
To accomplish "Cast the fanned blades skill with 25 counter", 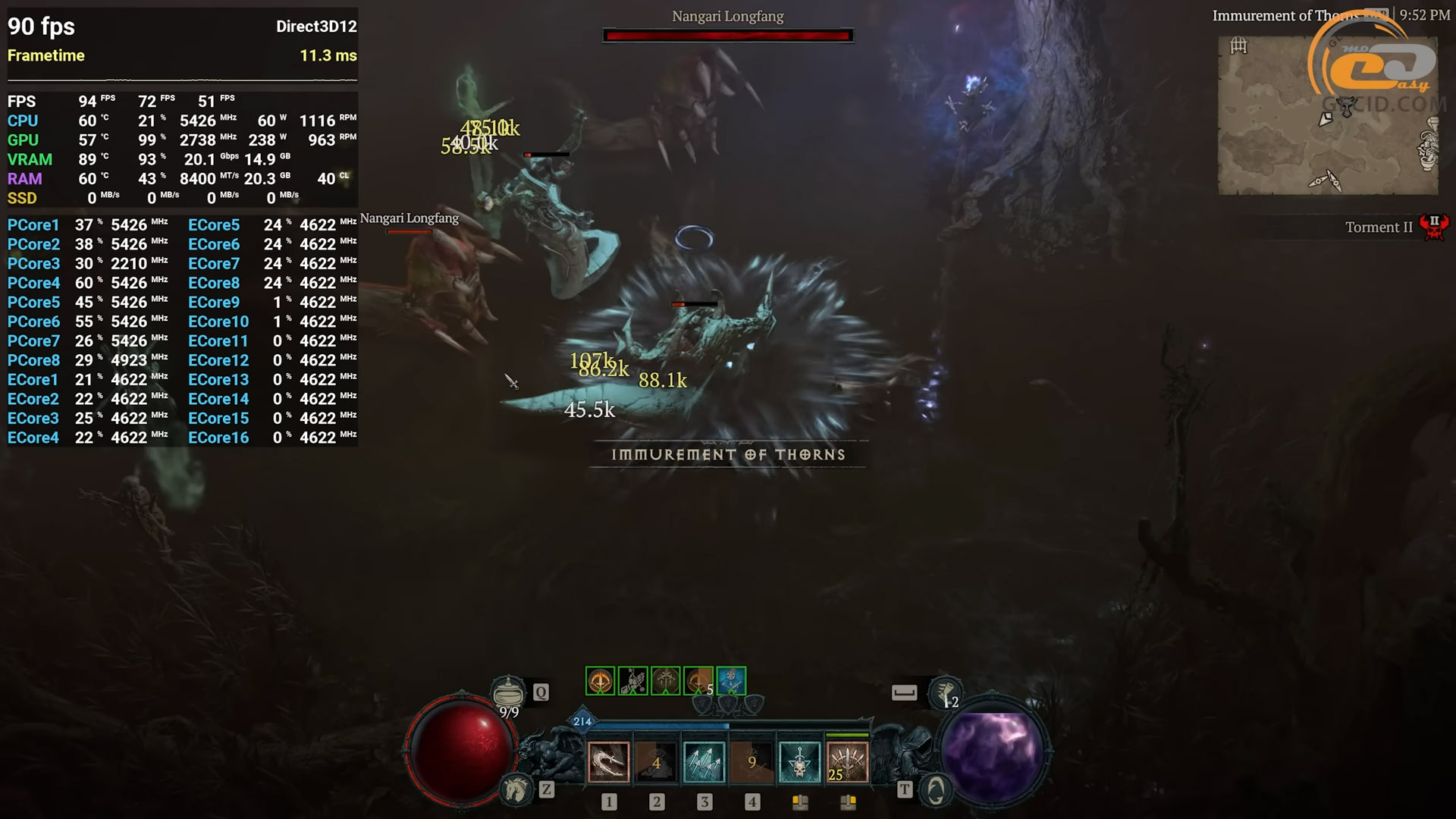I will (847, 762).
